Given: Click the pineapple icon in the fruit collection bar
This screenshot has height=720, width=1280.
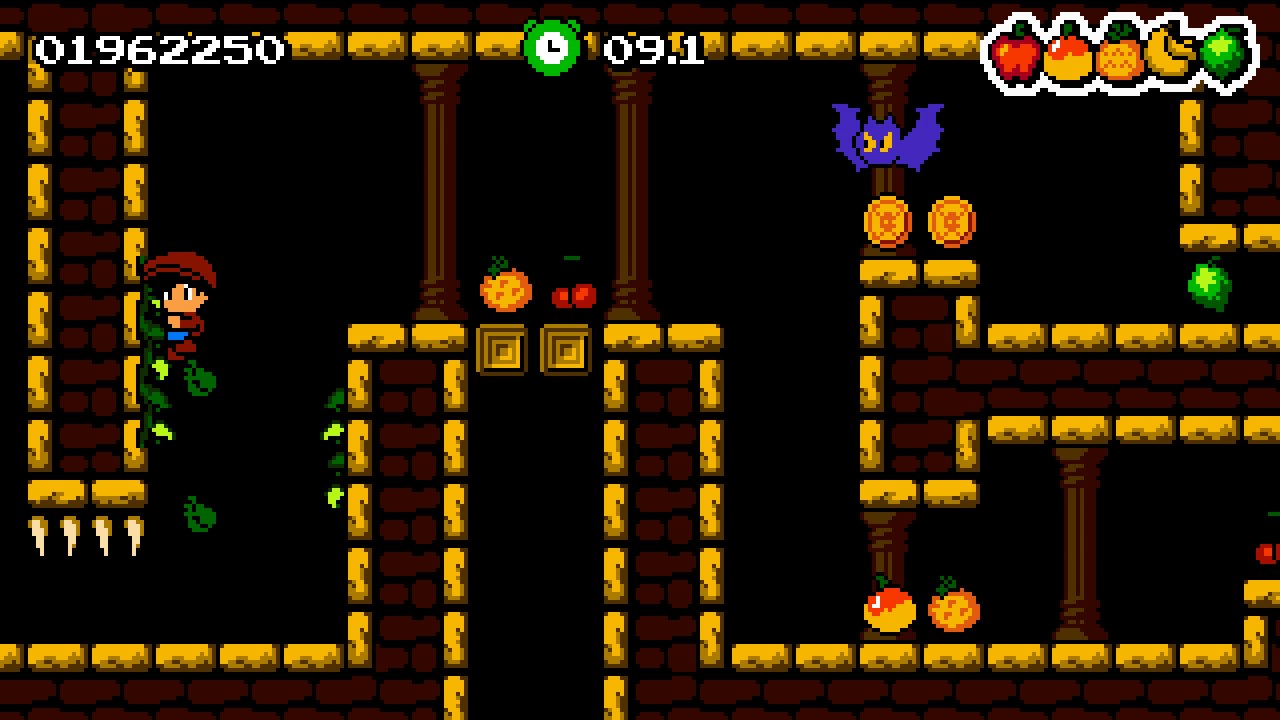Looking at the screenshot, I should pyautogui.click(x=1119, y=55).
